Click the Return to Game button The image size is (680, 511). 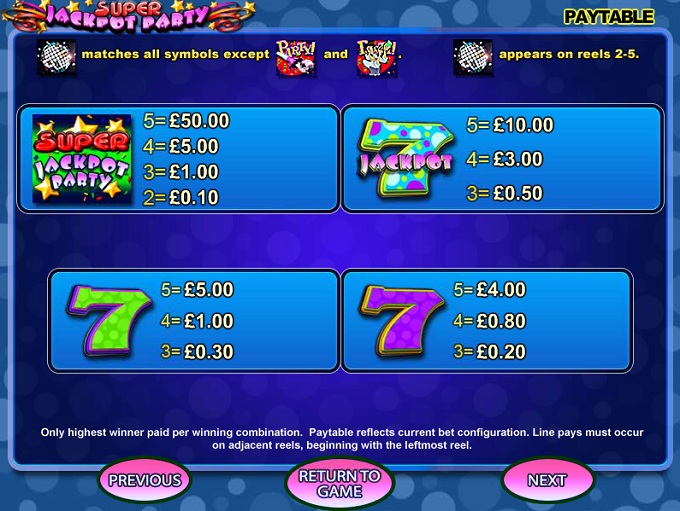pyautogui.click(x=339, y=483)
